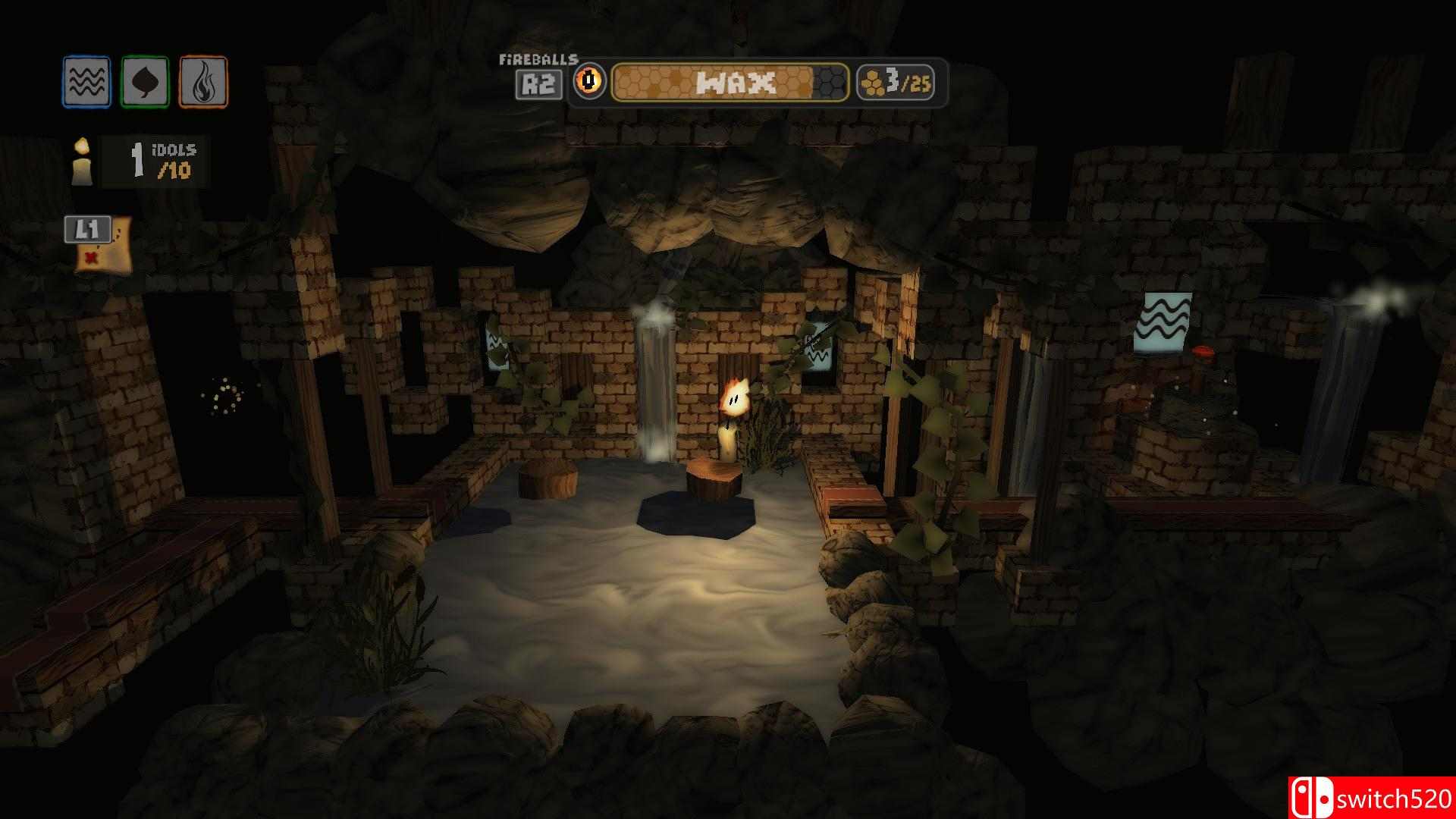This screenshot has height=819, width=1456.
Task: Click the fireball counter circle
Action: (590, 83)
